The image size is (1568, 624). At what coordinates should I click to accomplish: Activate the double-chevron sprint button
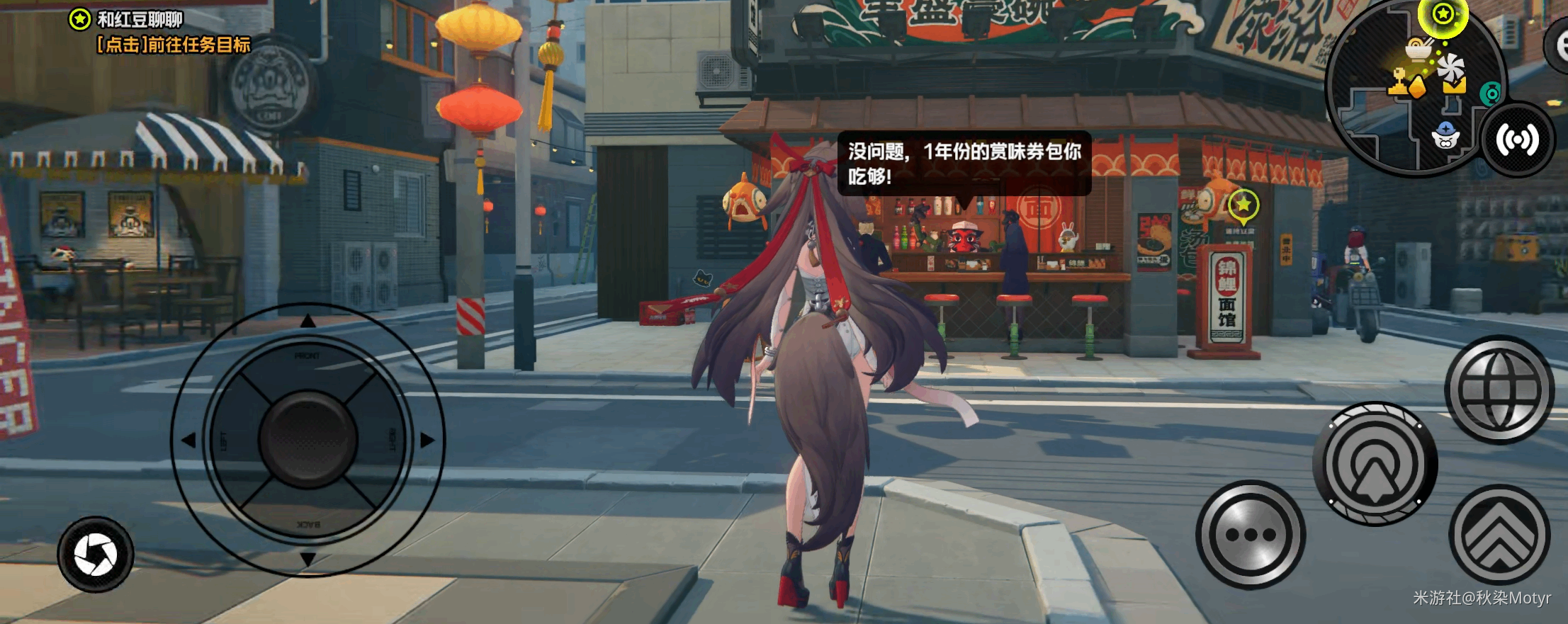coord(1499,536)
